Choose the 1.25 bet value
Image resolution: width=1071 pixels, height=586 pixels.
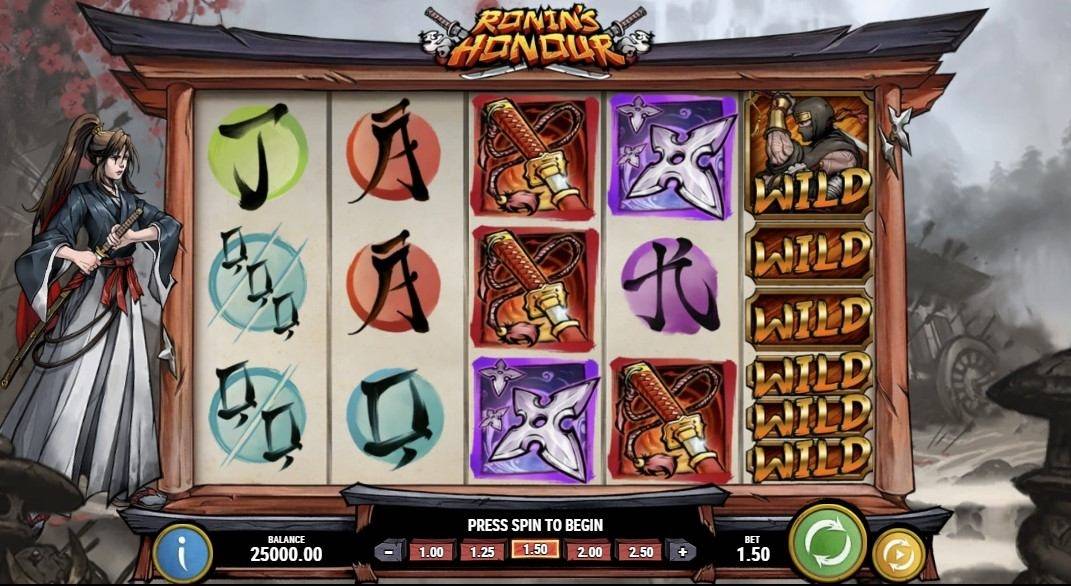[x=483, y=551]
